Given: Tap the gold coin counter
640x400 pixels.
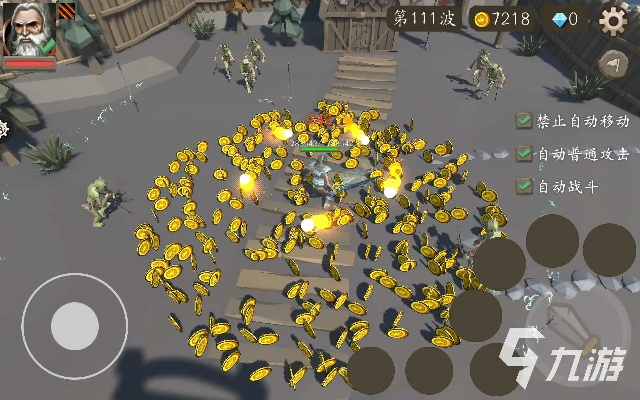Looking at the screenshot, I should pos(502,19).
